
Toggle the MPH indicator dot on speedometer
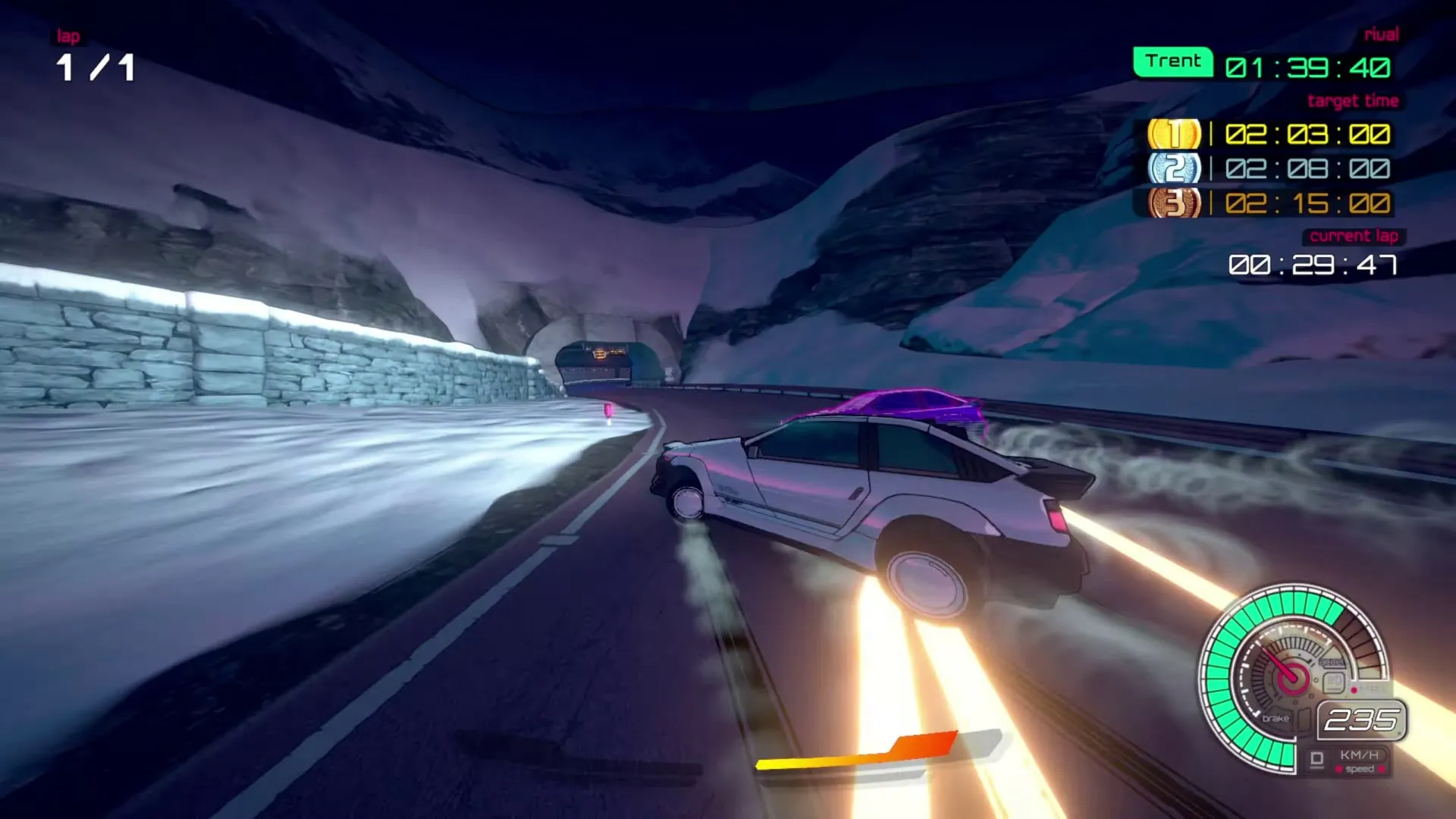[x=1354, y=689]
